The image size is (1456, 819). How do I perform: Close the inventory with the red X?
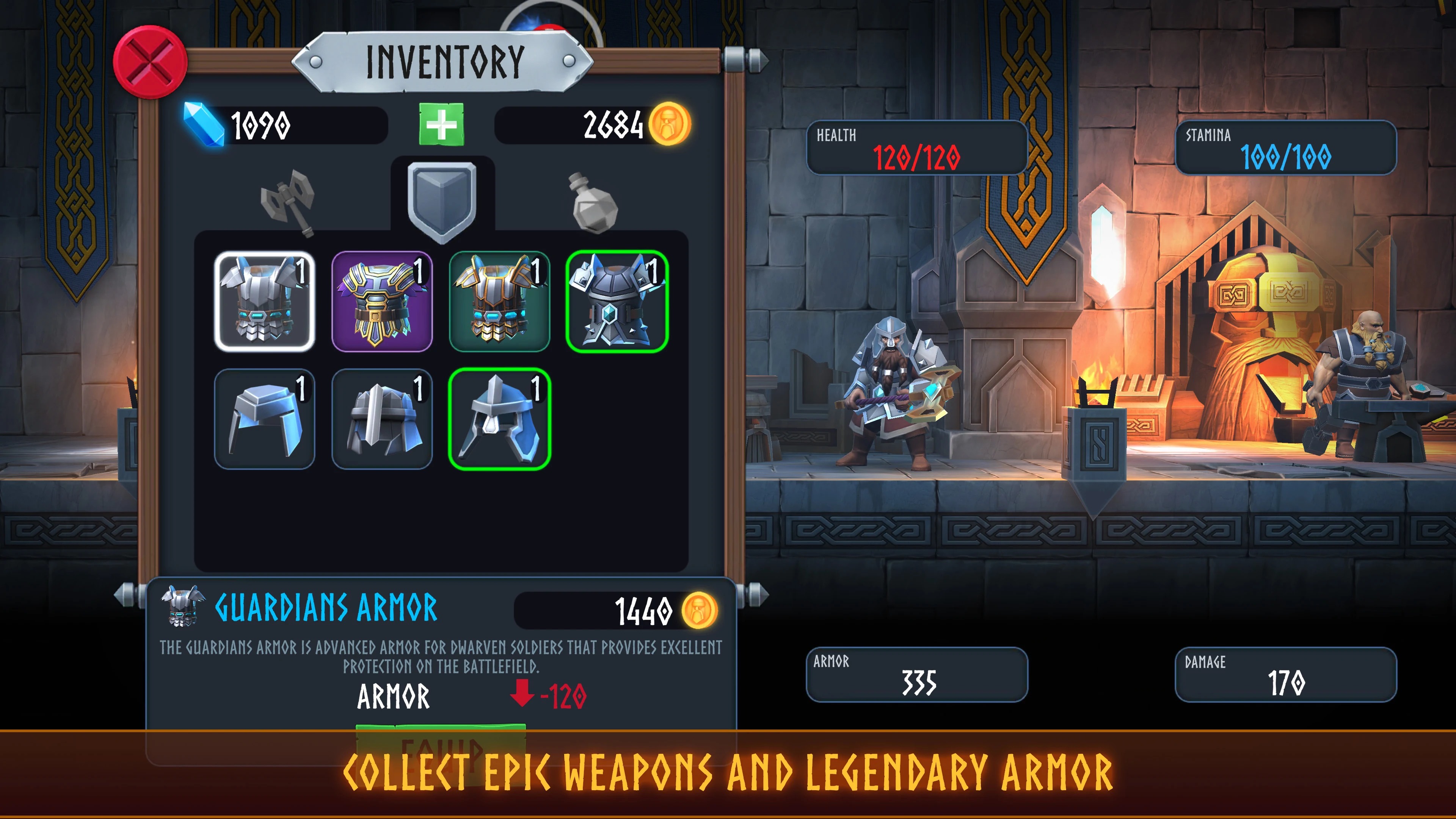pos(150,61)
